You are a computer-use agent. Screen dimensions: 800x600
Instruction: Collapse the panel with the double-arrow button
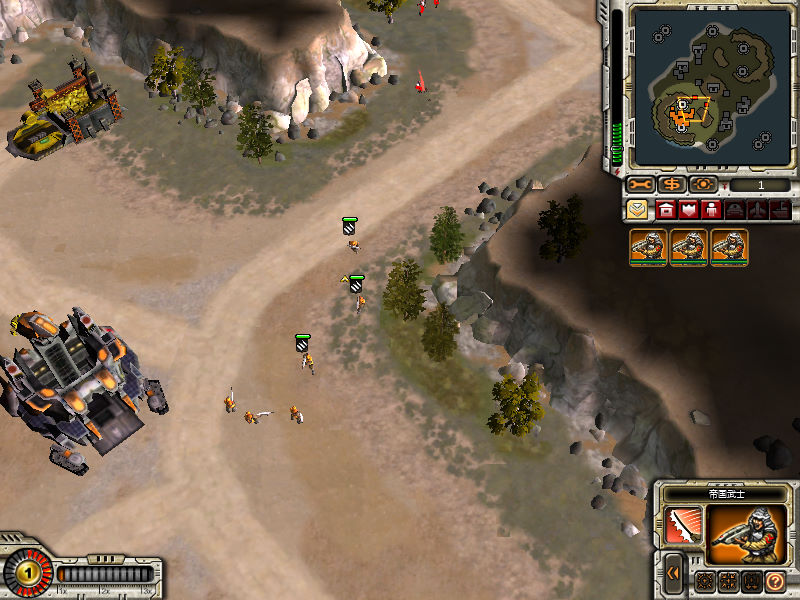tap(675, 574)
